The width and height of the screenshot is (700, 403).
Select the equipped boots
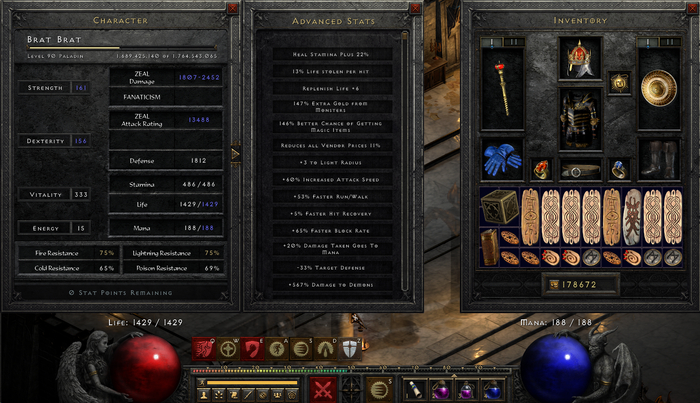[657, 158]
